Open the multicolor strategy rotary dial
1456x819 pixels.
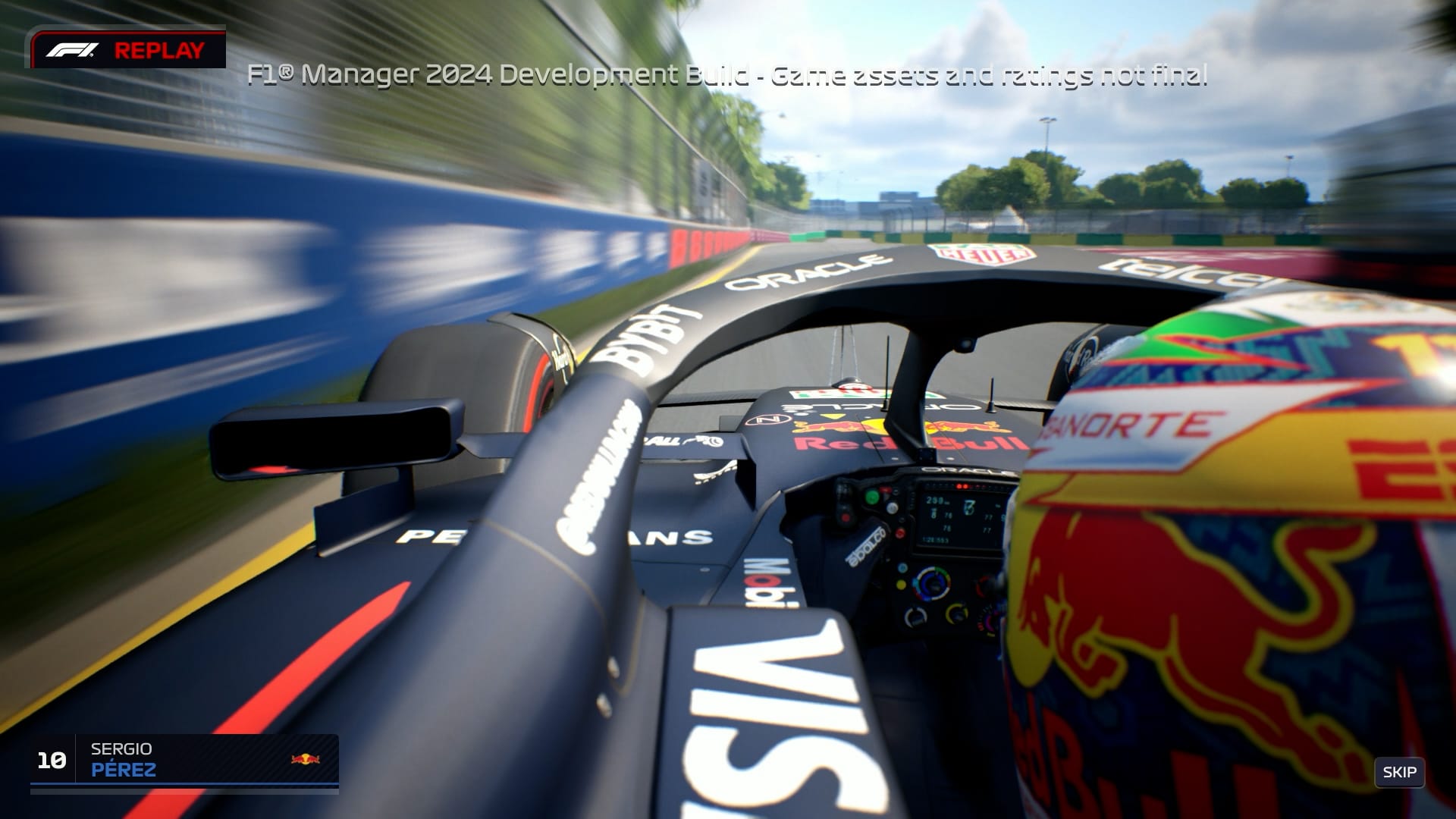[932, 584]
